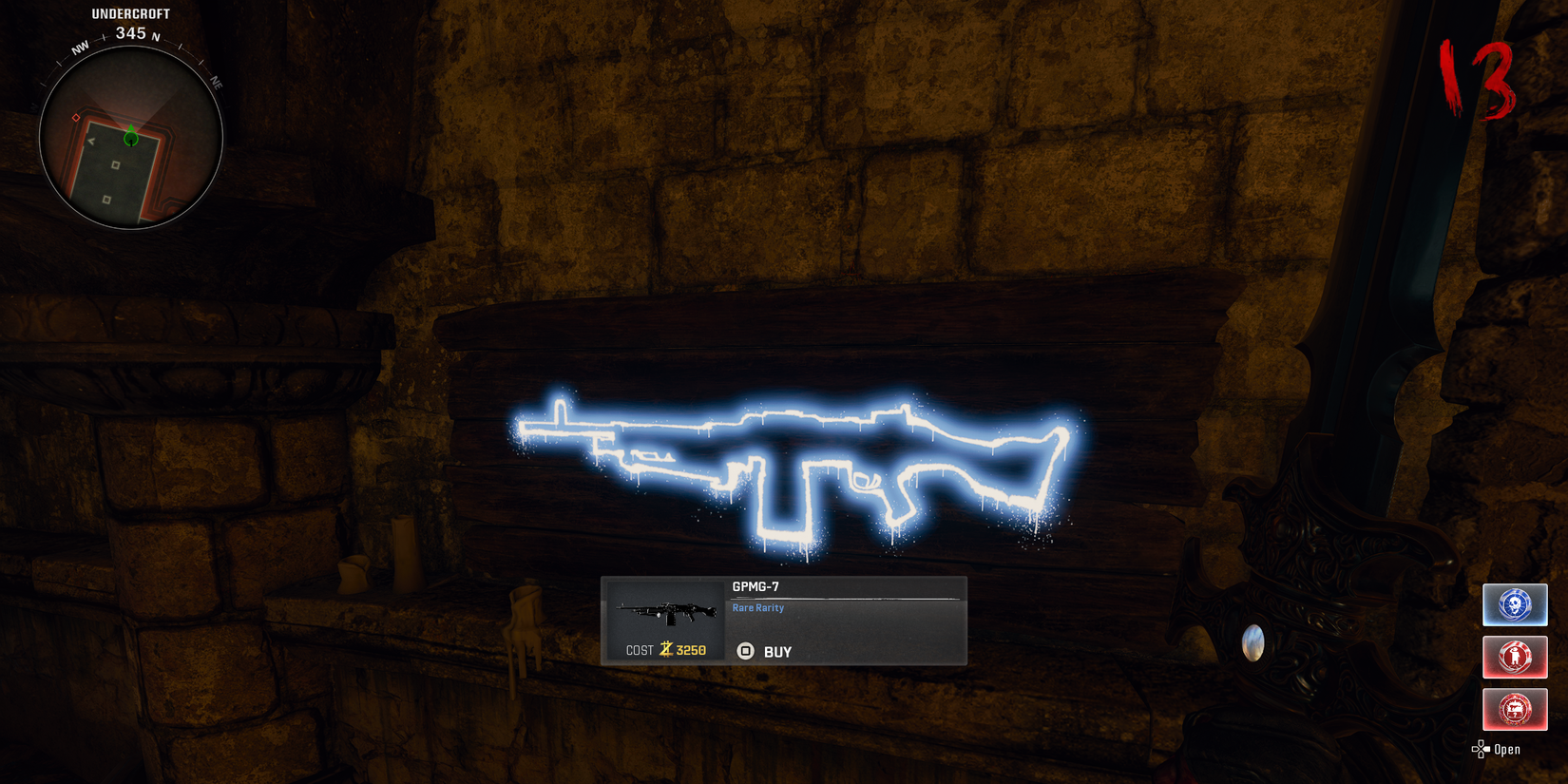Screen dimensions: 1568x784
Task: Select the red zombie silhouette GobbleGum icon
Action: click(1515, 657)
